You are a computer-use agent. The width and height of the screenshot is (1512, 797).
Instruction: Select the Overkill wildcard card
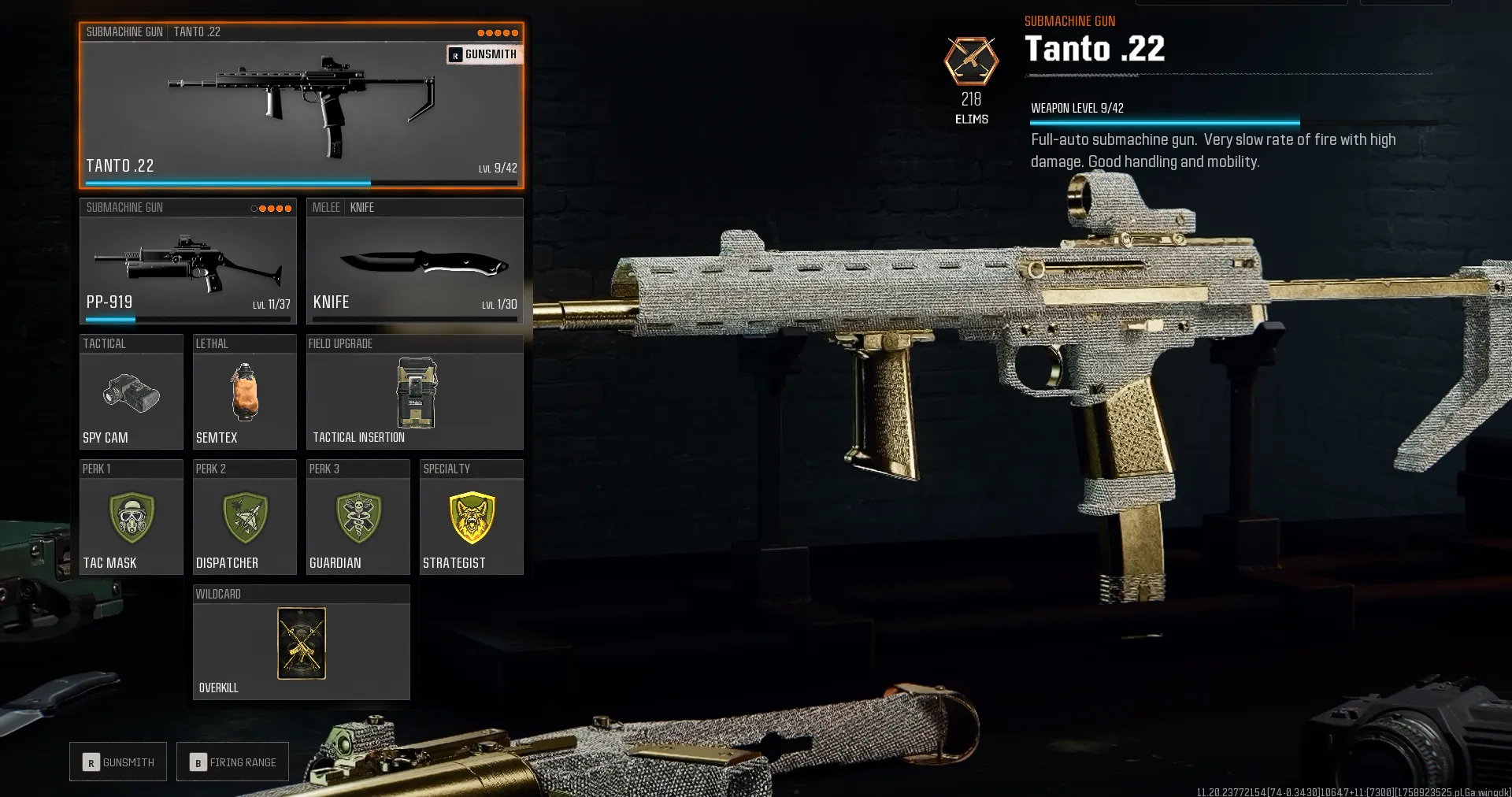301,644
